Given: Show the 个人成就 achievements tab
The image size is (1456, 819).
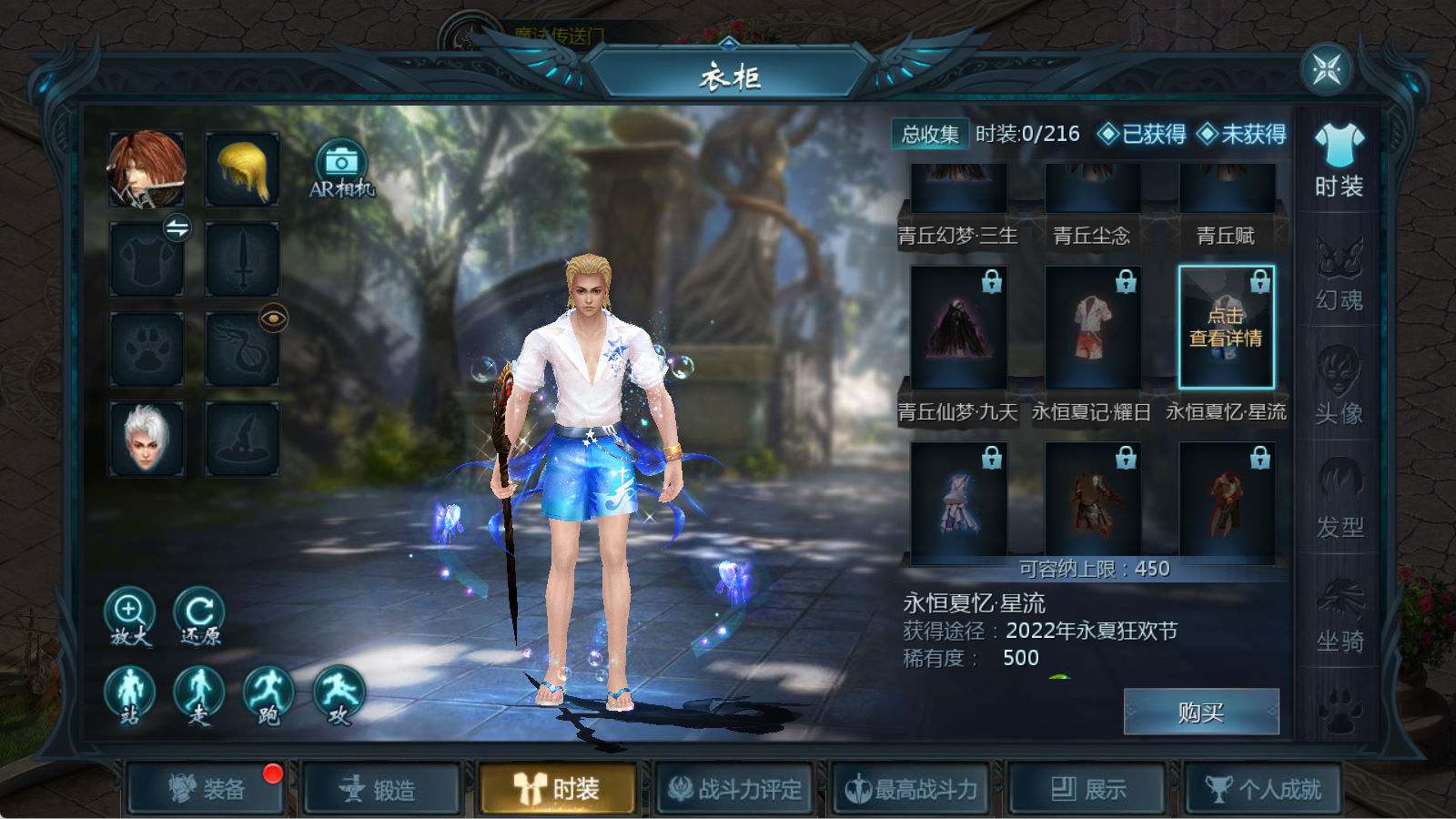Looking at the screenshot, I should [x=1263, y=789].
